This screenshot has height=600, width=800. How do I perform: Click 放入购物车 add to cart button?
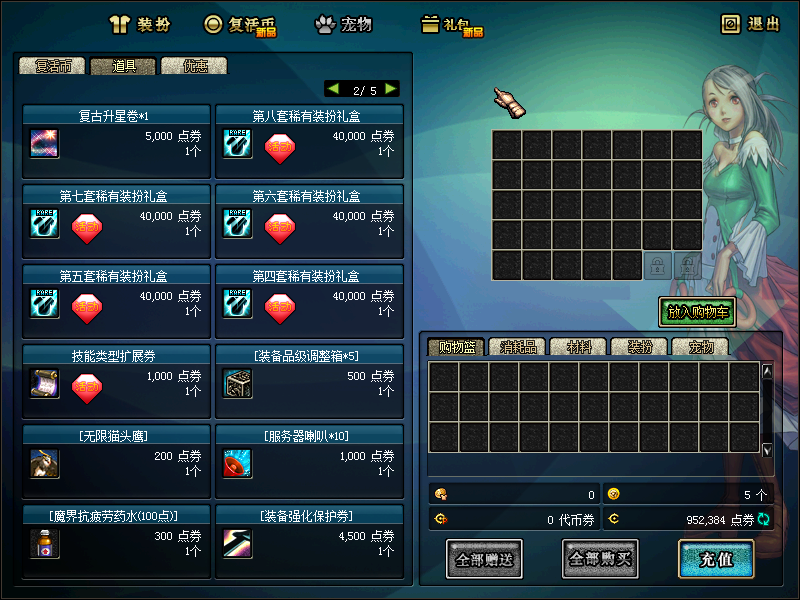click(697, 312)
